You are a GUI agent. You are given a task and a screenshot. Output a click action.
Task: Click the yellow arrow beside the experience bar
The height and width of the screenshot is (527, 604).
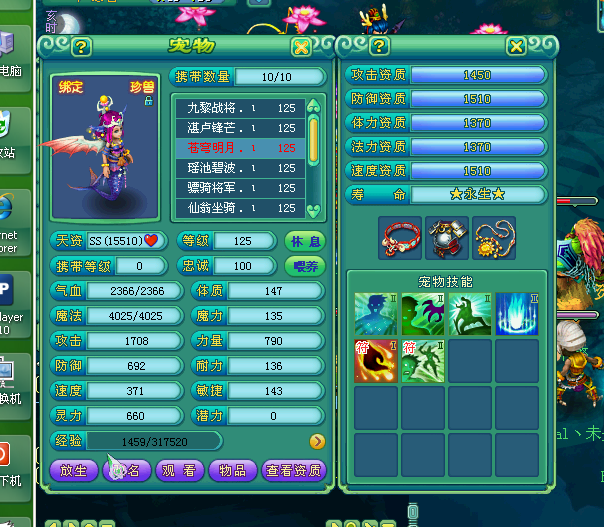click(317, 441)
